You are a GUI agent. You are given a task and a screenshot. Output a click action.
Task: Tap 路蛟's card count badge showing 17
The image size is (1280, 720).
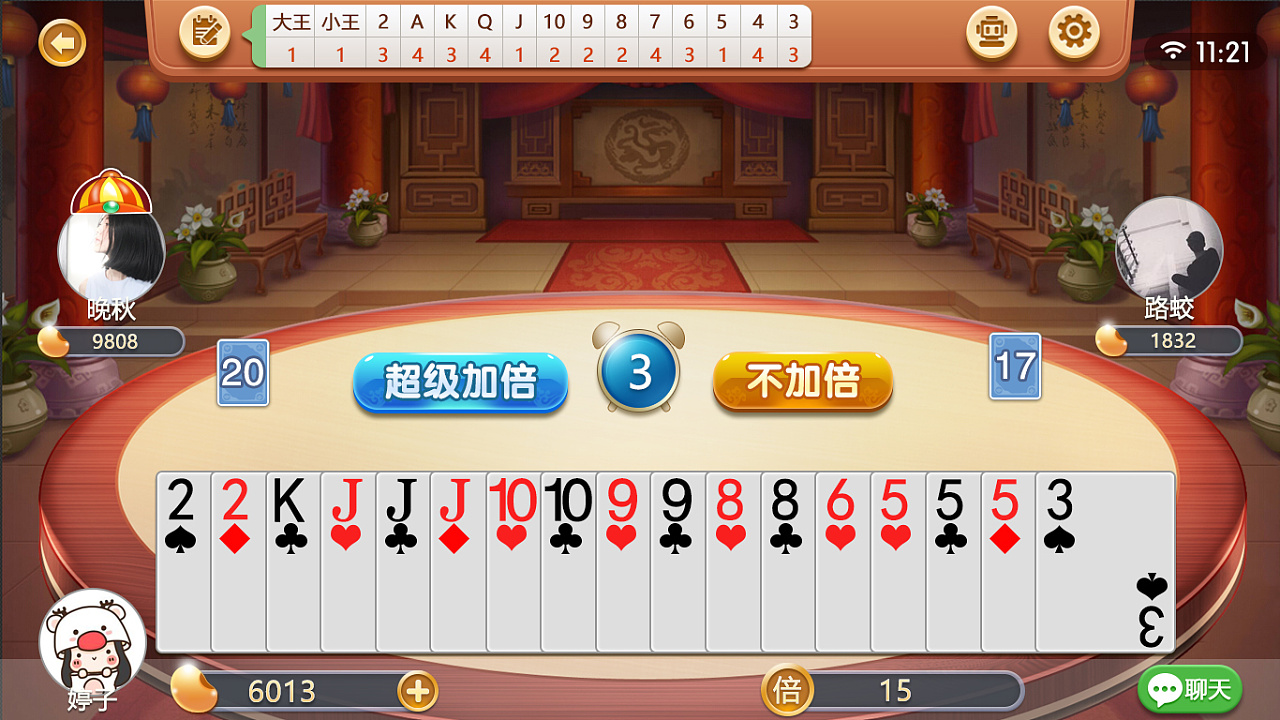click(1013, 369)
